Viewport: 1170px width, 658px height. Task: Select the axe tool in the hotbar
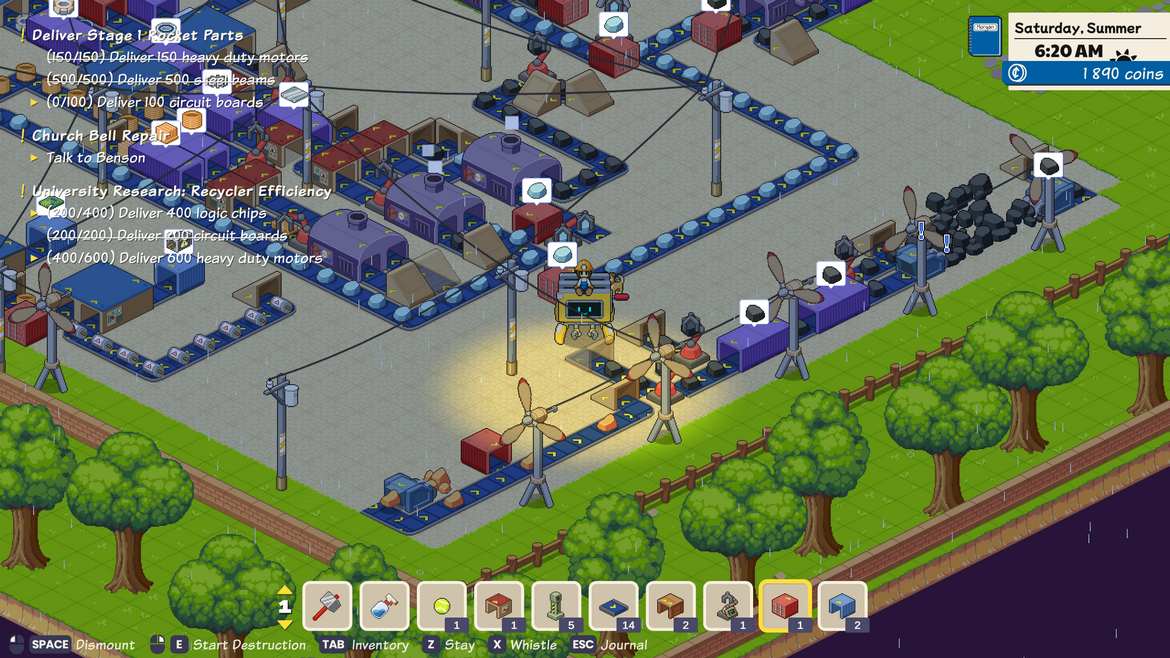coord(327,606)
